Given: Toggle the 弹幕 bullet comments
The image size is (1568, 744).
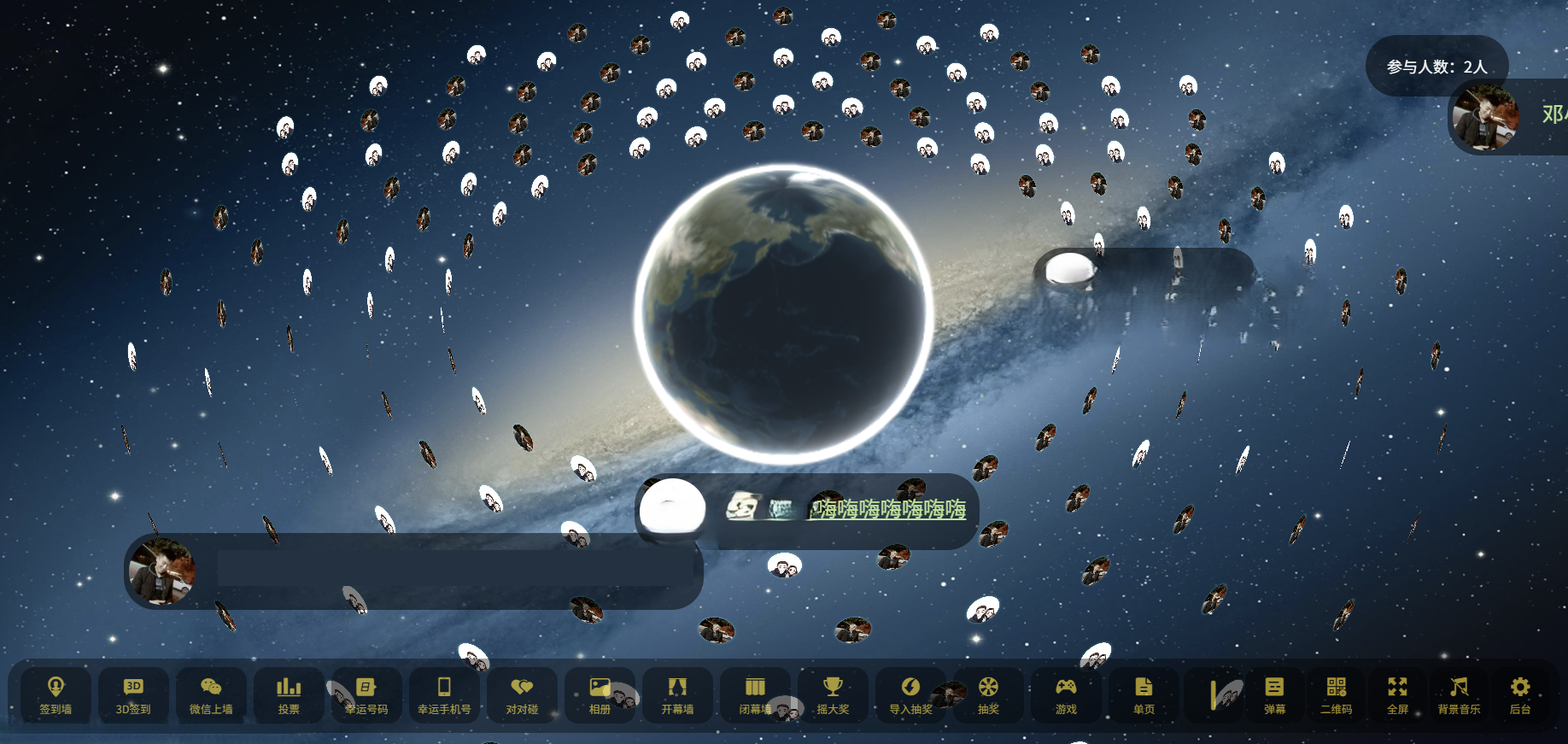Looking at the screenshot, I should point(1274,694).
